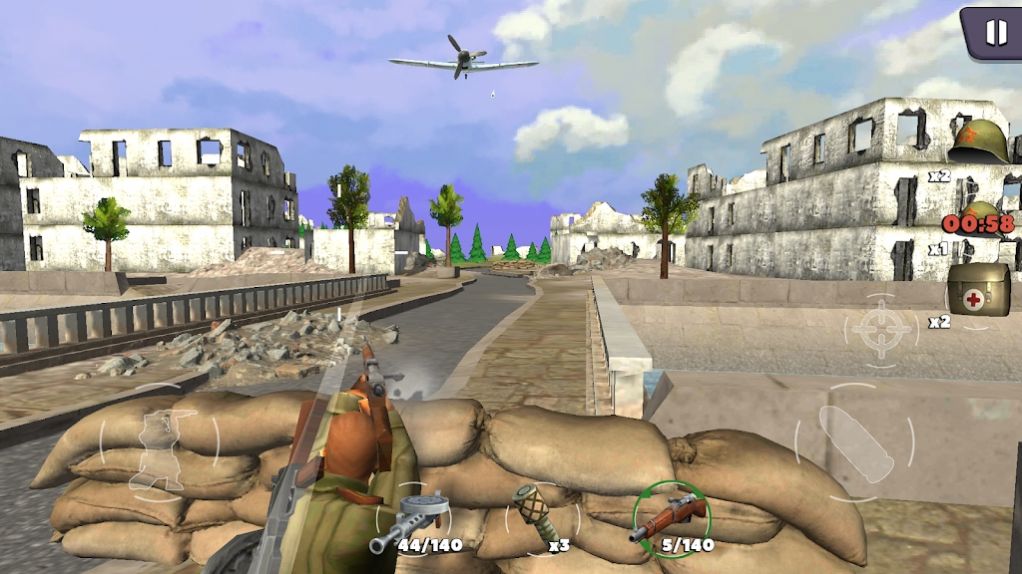
Task: Tap the green helmet x2 icon
Action: (x=977, y=143)
